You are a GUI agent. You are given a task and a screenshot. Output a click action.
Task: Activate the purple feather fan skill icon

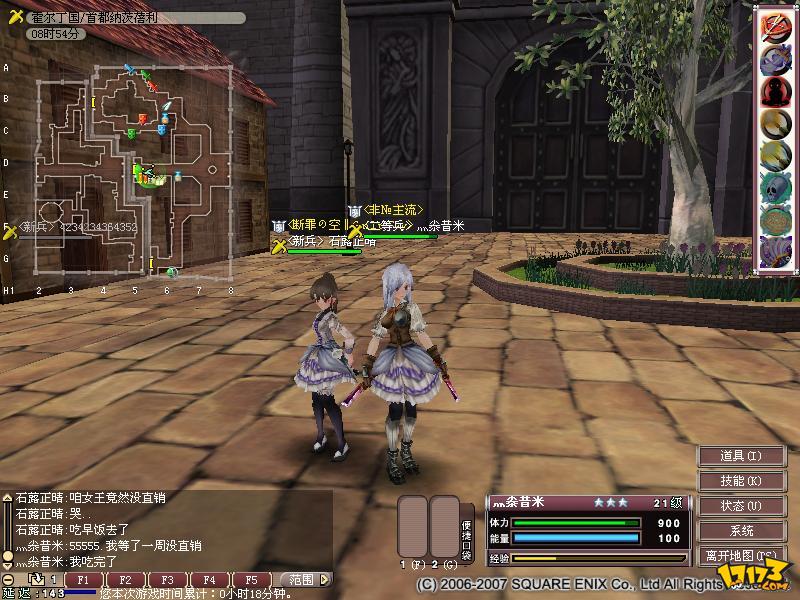tap(772, 249)
